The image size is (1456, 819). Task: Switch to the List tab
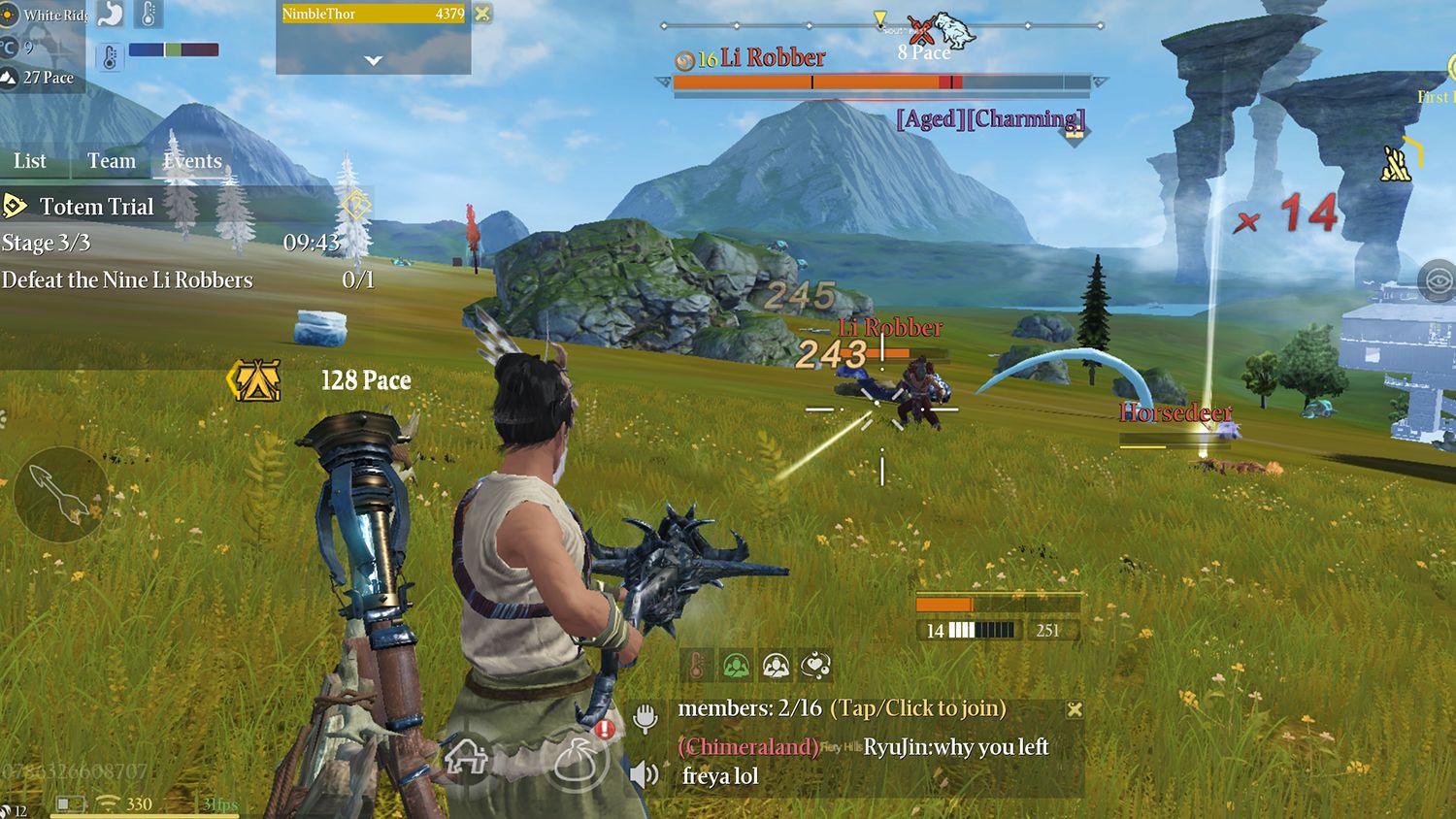30,161
